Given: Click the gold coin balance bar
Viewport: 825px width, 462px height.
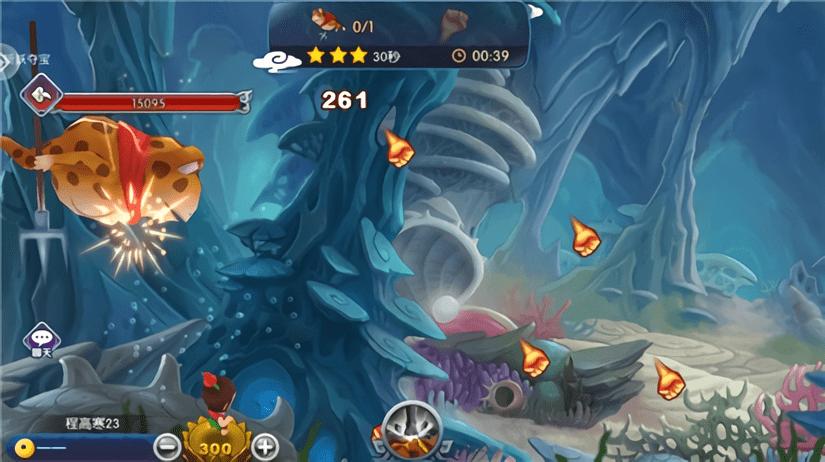Looking at the screenshot, I should (80, 446).
